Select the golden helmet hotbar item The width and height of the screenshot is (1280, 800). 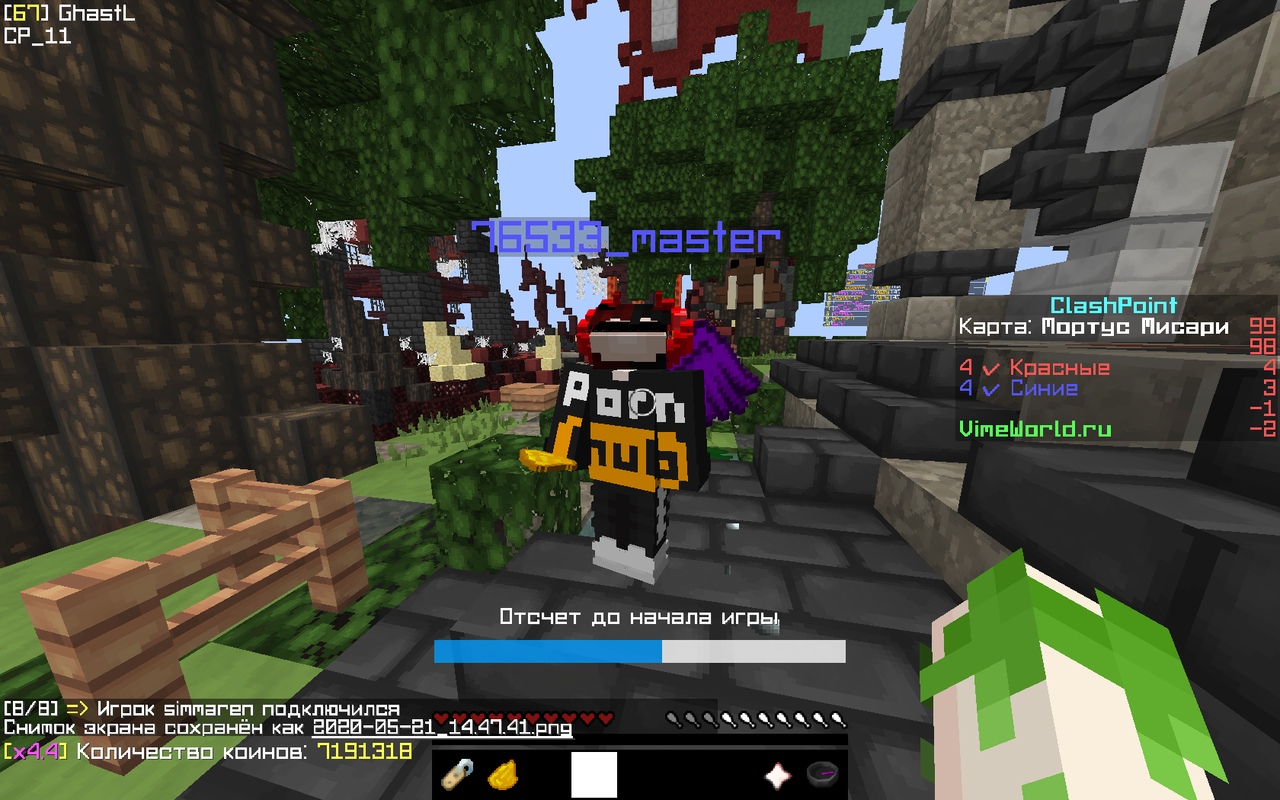[x=505, y=775]
